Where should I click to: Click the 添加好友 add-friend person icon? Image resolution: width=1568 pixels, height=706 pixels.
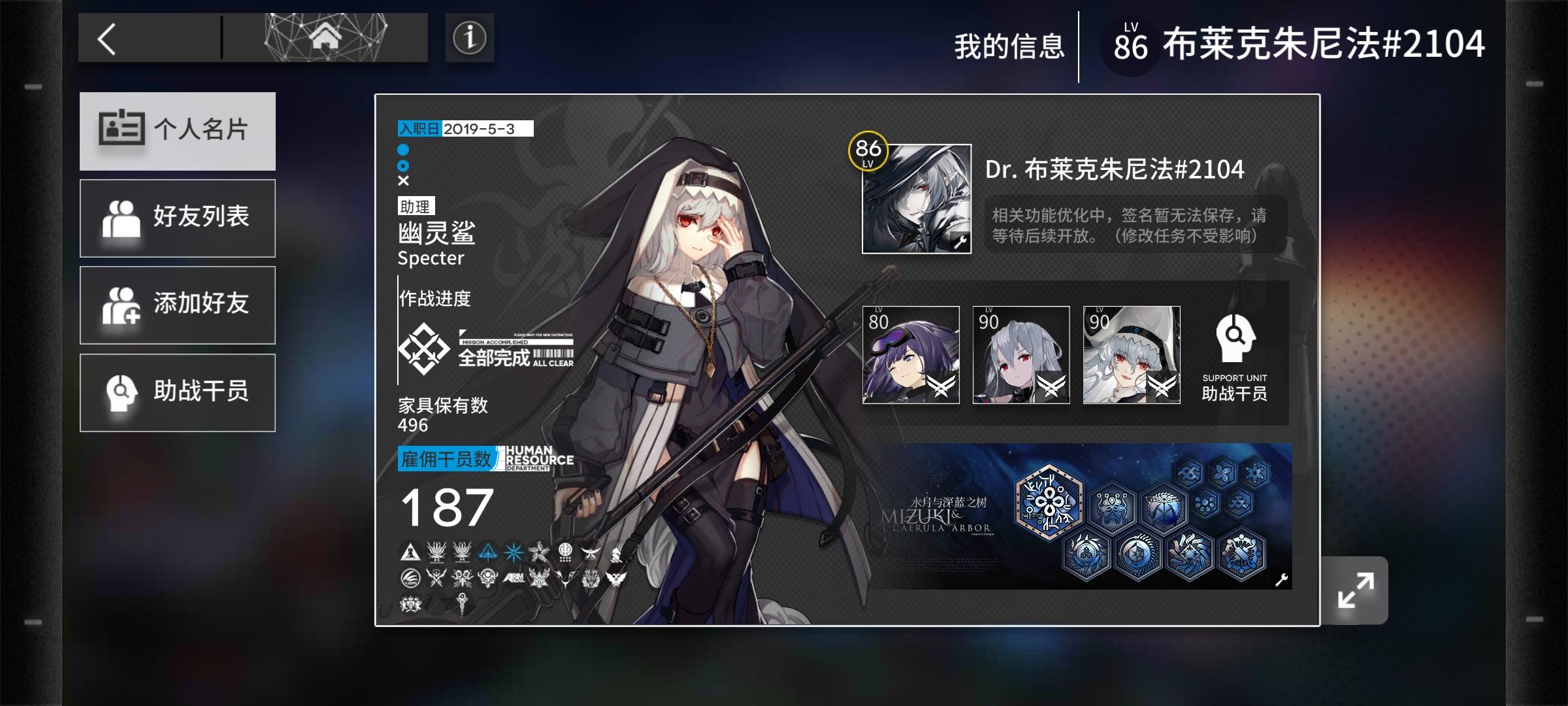pyautogui.click(x=122, y=305)
